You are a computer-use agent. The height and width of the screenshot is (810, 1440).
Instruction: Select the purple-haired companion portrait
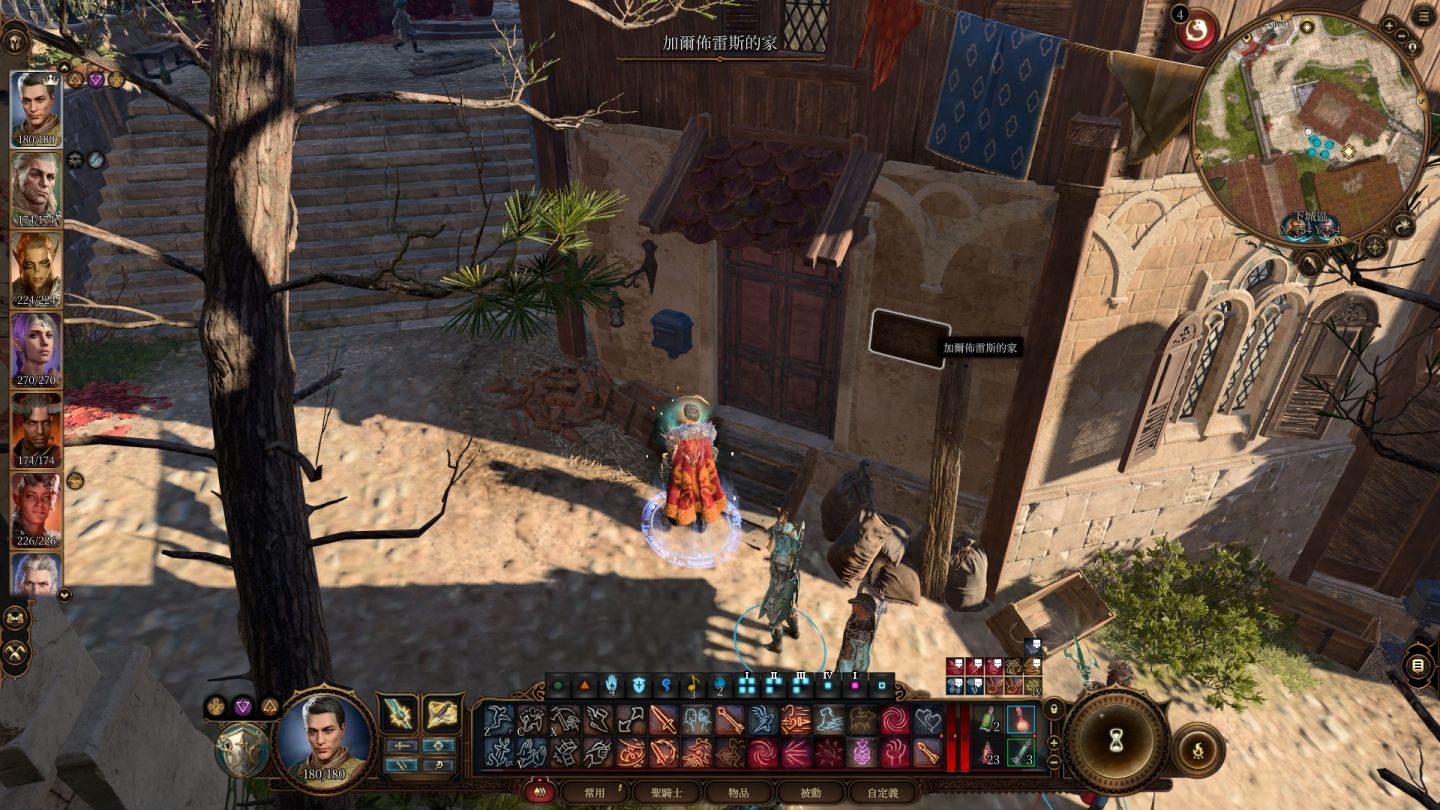(x=36, y=350)
